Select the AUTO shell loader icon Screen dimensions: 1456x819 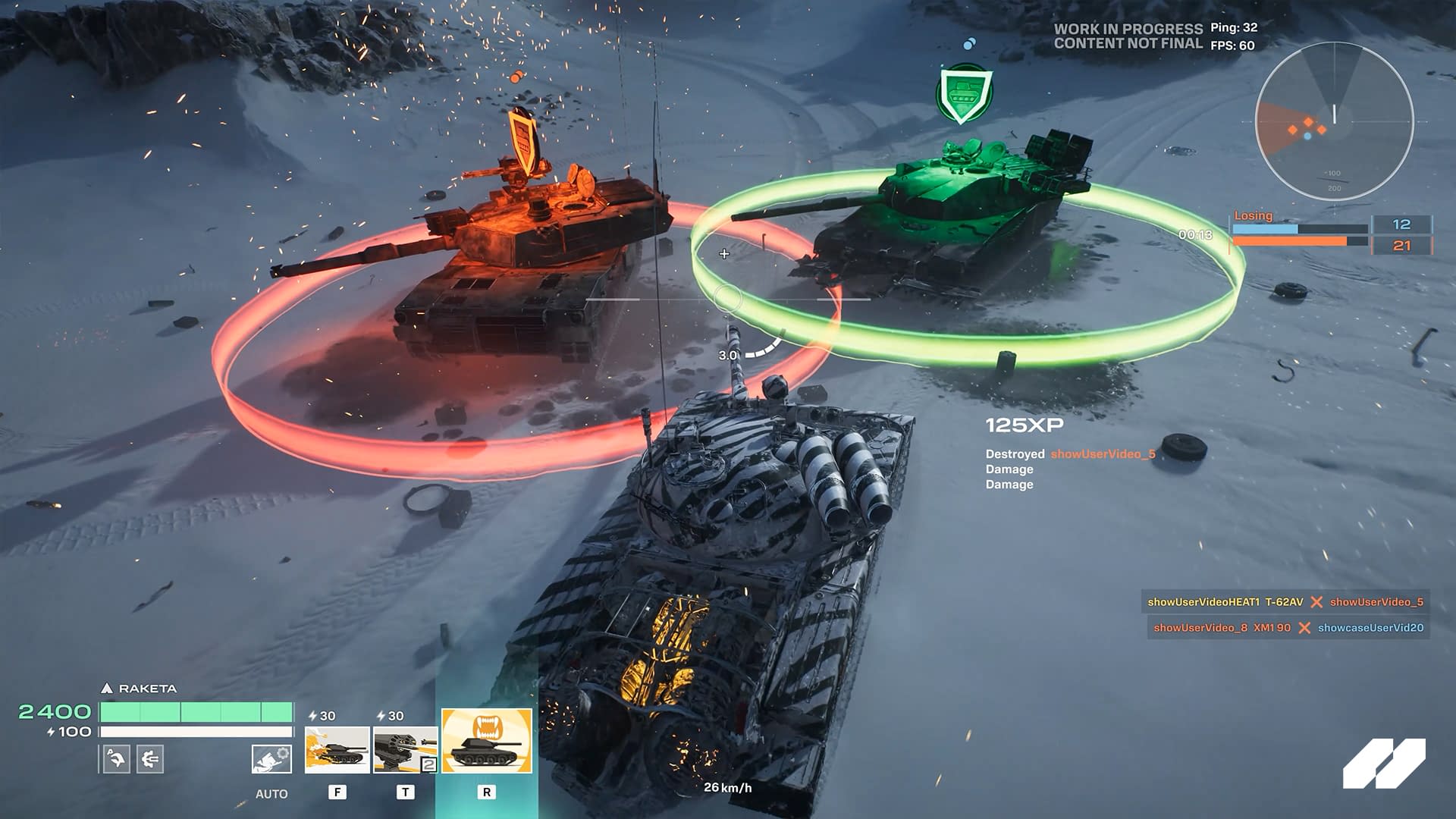point(271,758)
